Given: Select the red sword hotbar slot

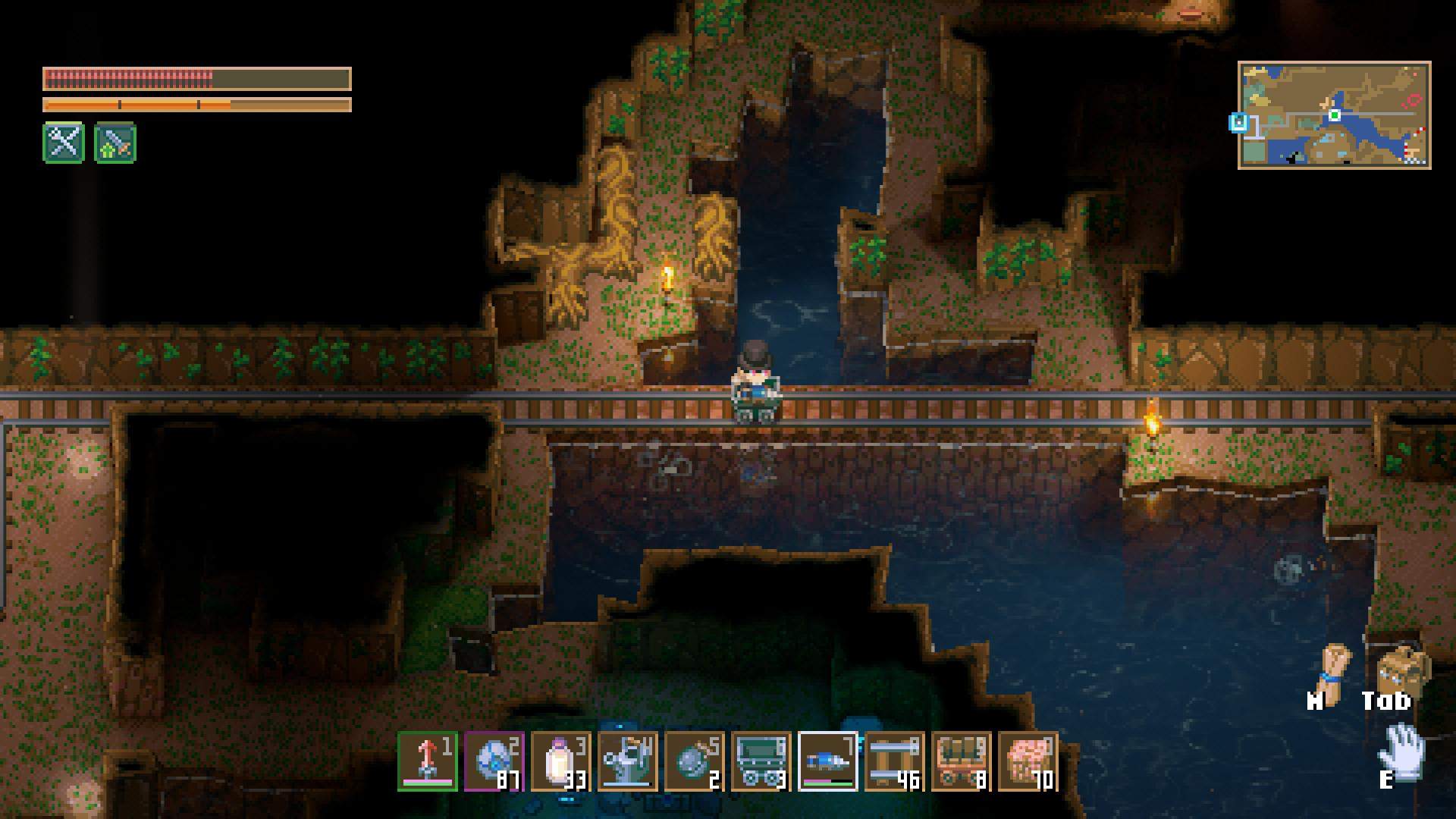Looking at the screenshot, I should pyautogui.click(x=428, y=761).
